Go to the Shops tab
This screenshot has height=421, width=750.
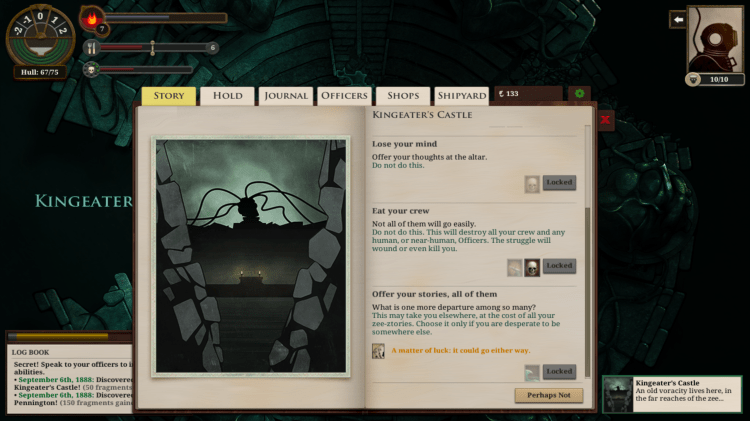click(403, 96)
